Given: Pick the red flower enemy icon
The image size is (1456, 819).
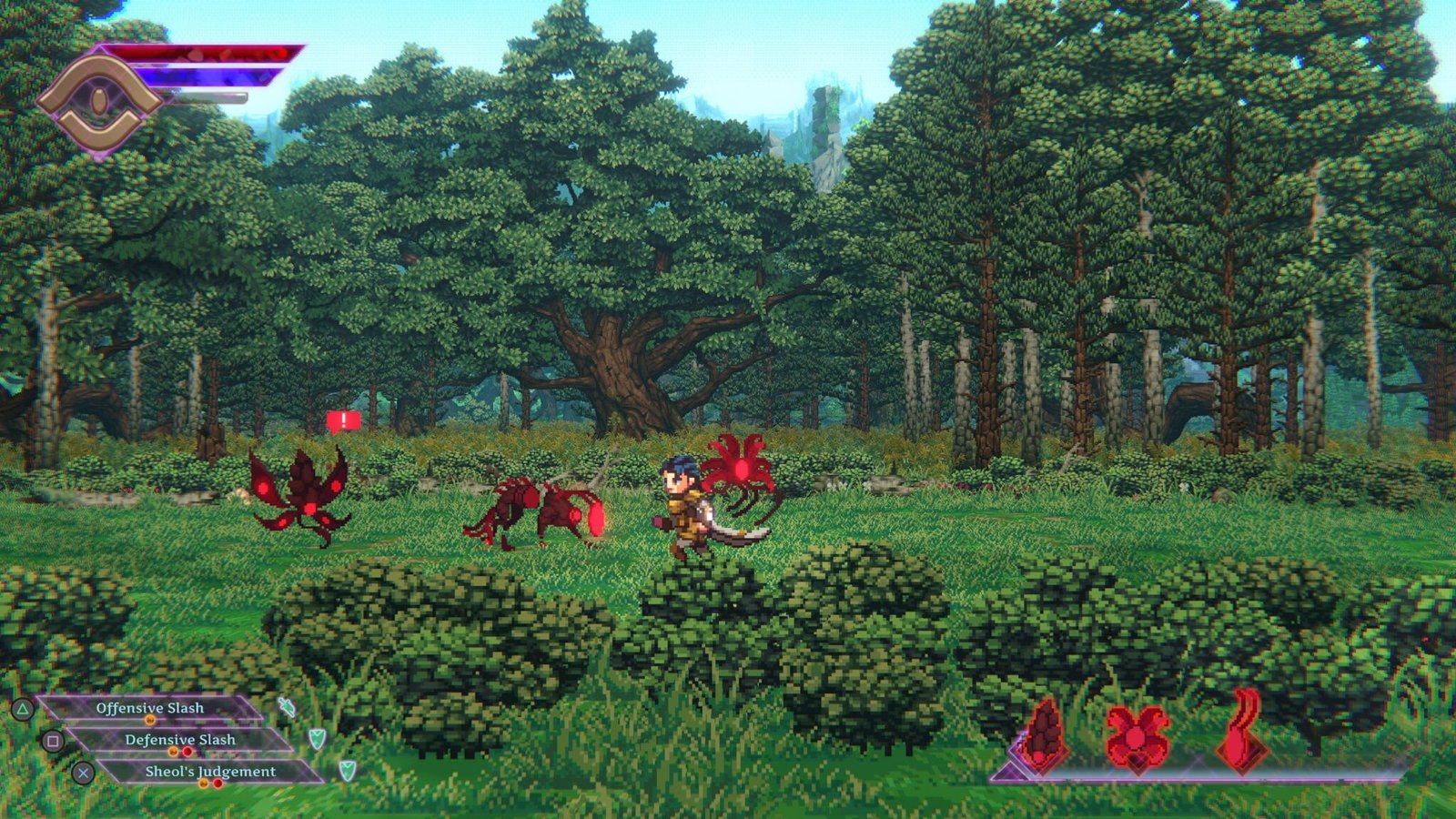Looking at the screenshot, I should [x=1137, y=733].
